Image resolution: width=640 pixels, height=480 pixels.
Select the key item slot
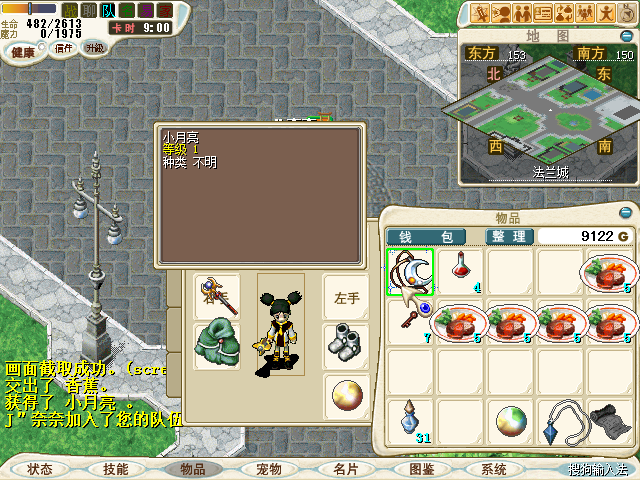[409, 318]
